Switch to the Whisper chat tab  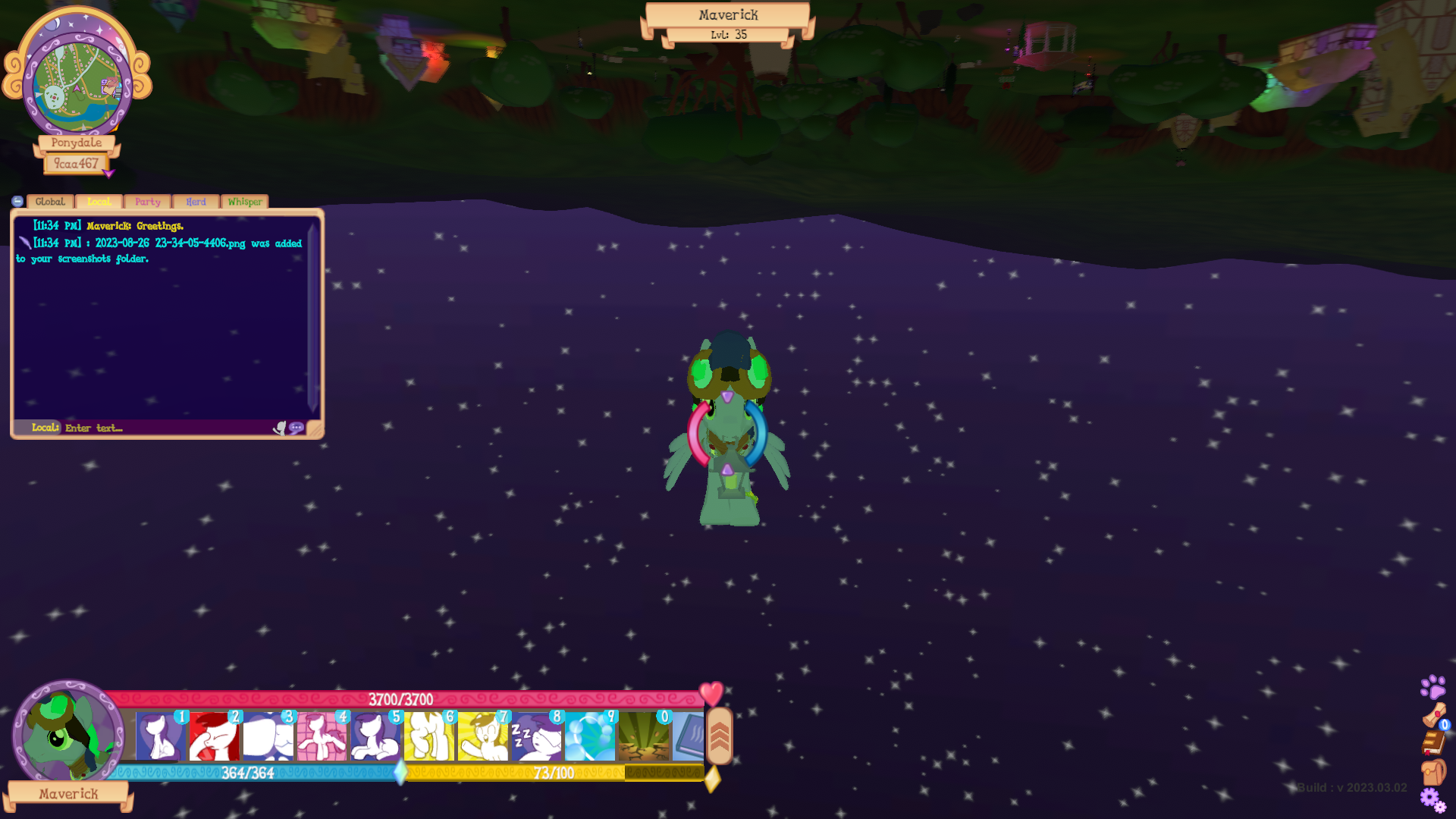244,202
